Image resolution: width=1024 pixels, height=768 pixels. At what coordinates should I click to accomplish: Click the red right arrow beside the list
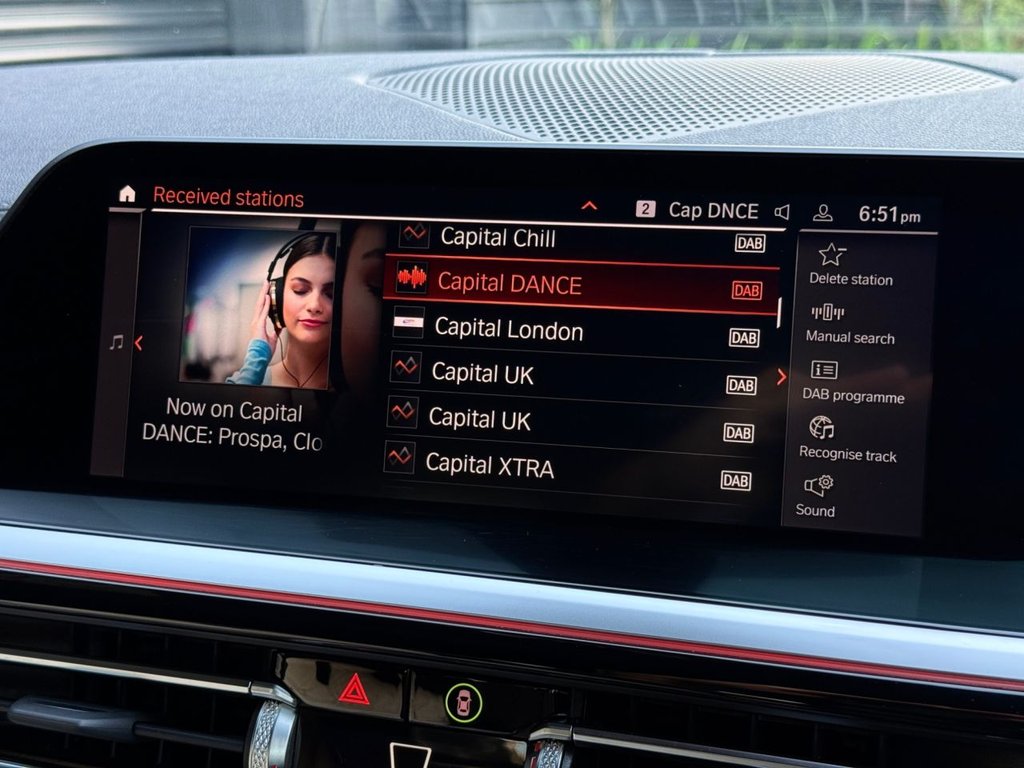point(781,377)
